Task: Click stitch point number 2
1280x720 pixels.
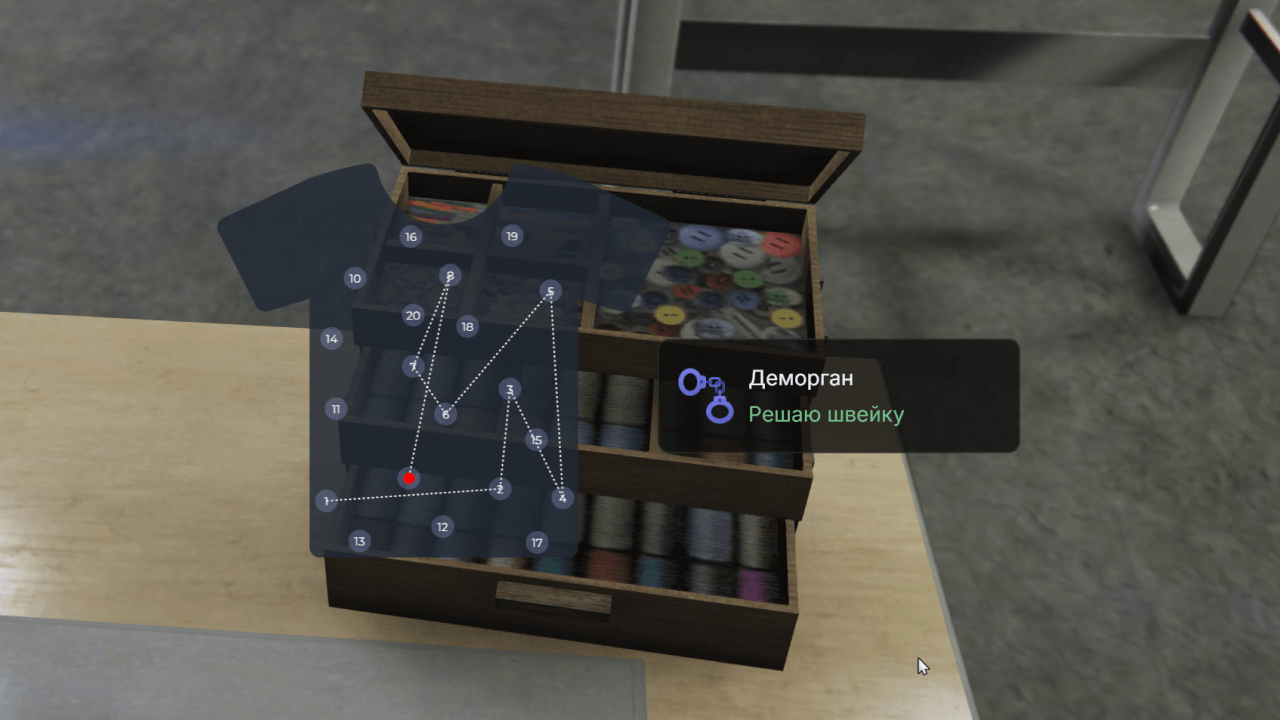Action: click(x=499, y=489)
